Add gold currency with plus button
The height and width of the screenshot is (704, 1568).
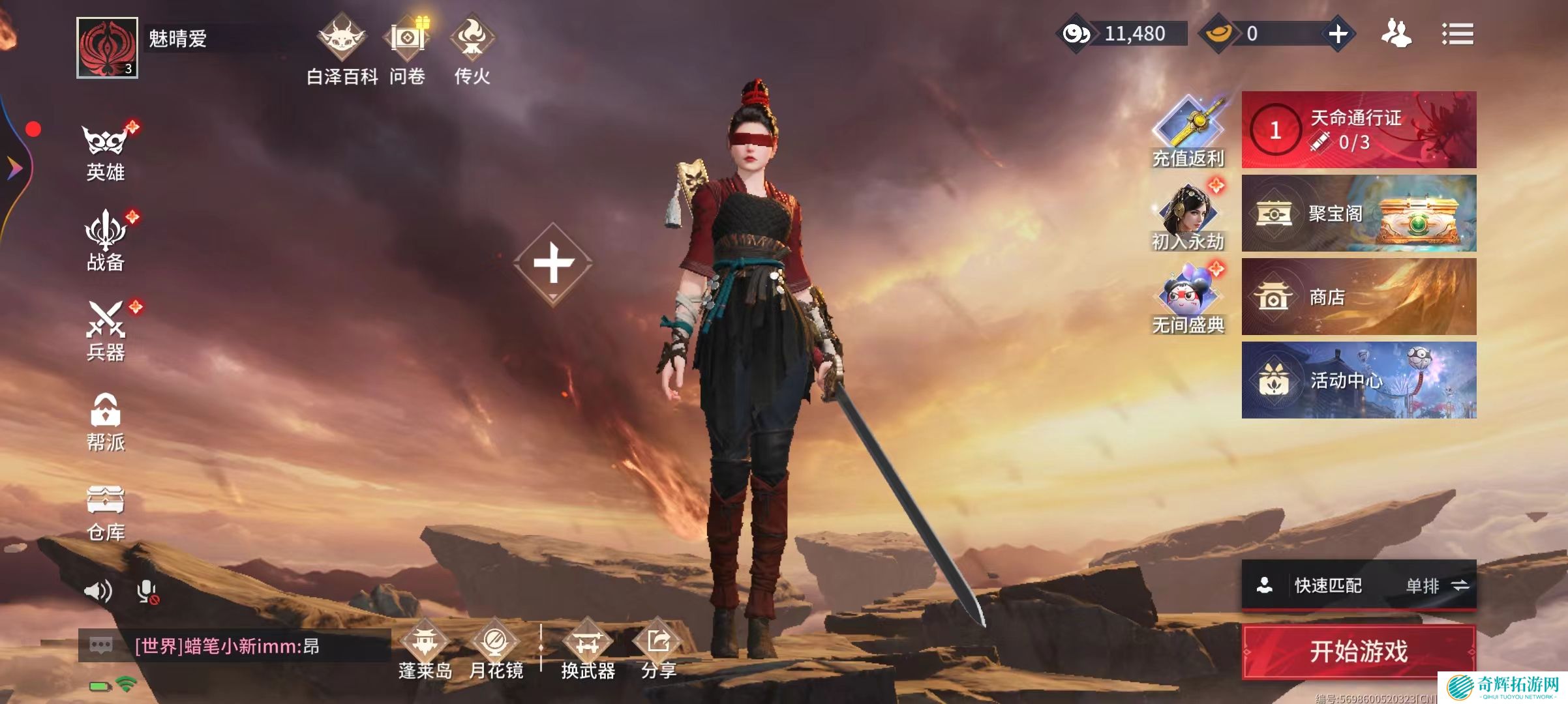[1338, 34]
